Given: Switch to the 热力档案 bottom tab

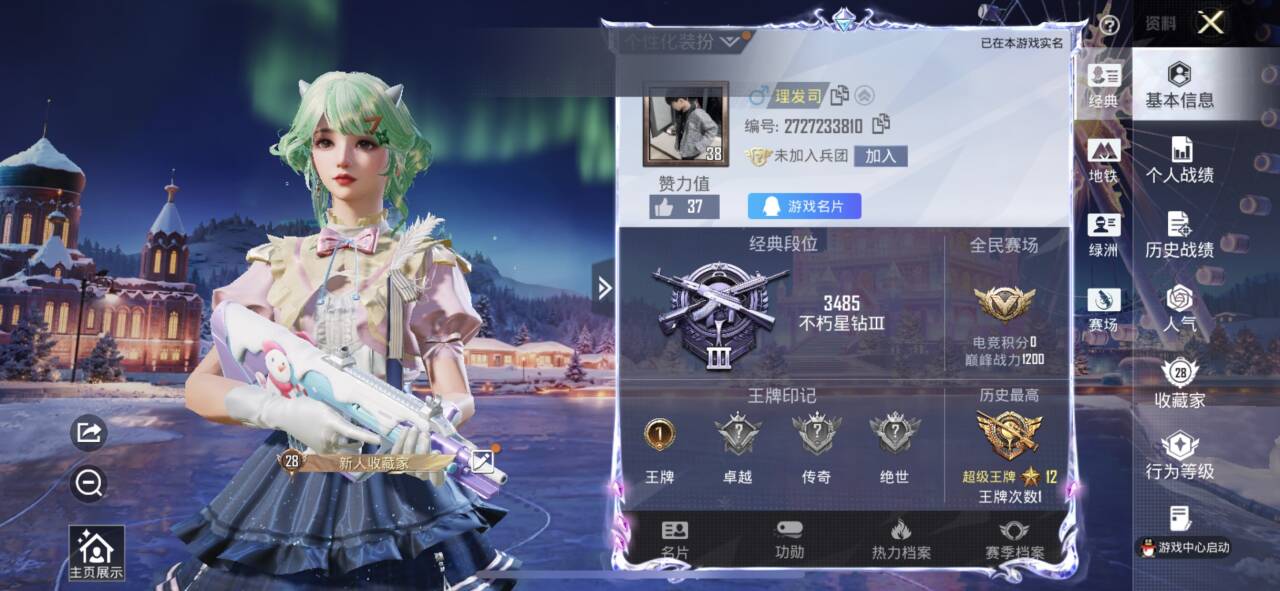Looking at the screenshot, I should coord(901,540).
